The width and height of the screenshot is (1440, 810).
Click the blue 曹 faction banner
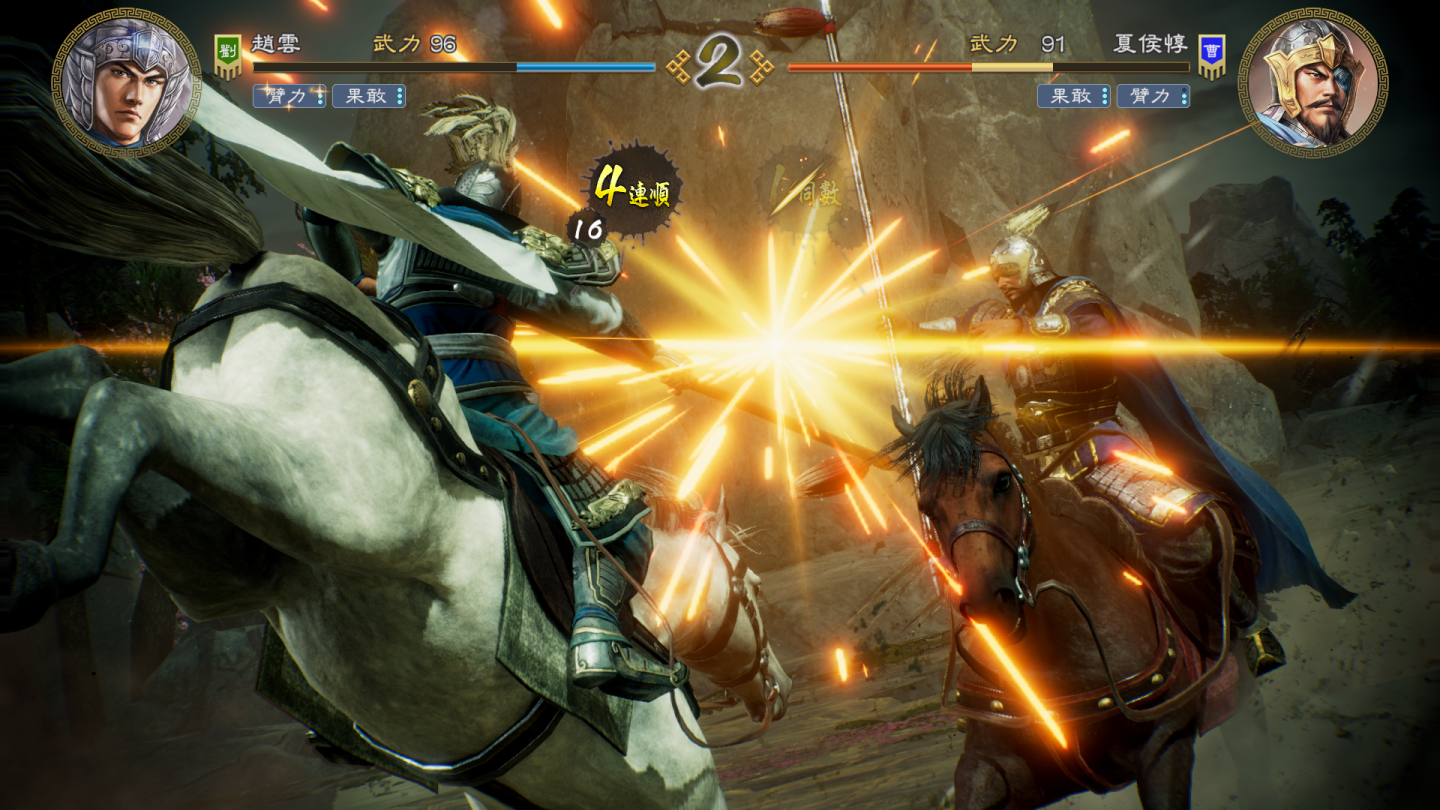[x=1212, y=56]
